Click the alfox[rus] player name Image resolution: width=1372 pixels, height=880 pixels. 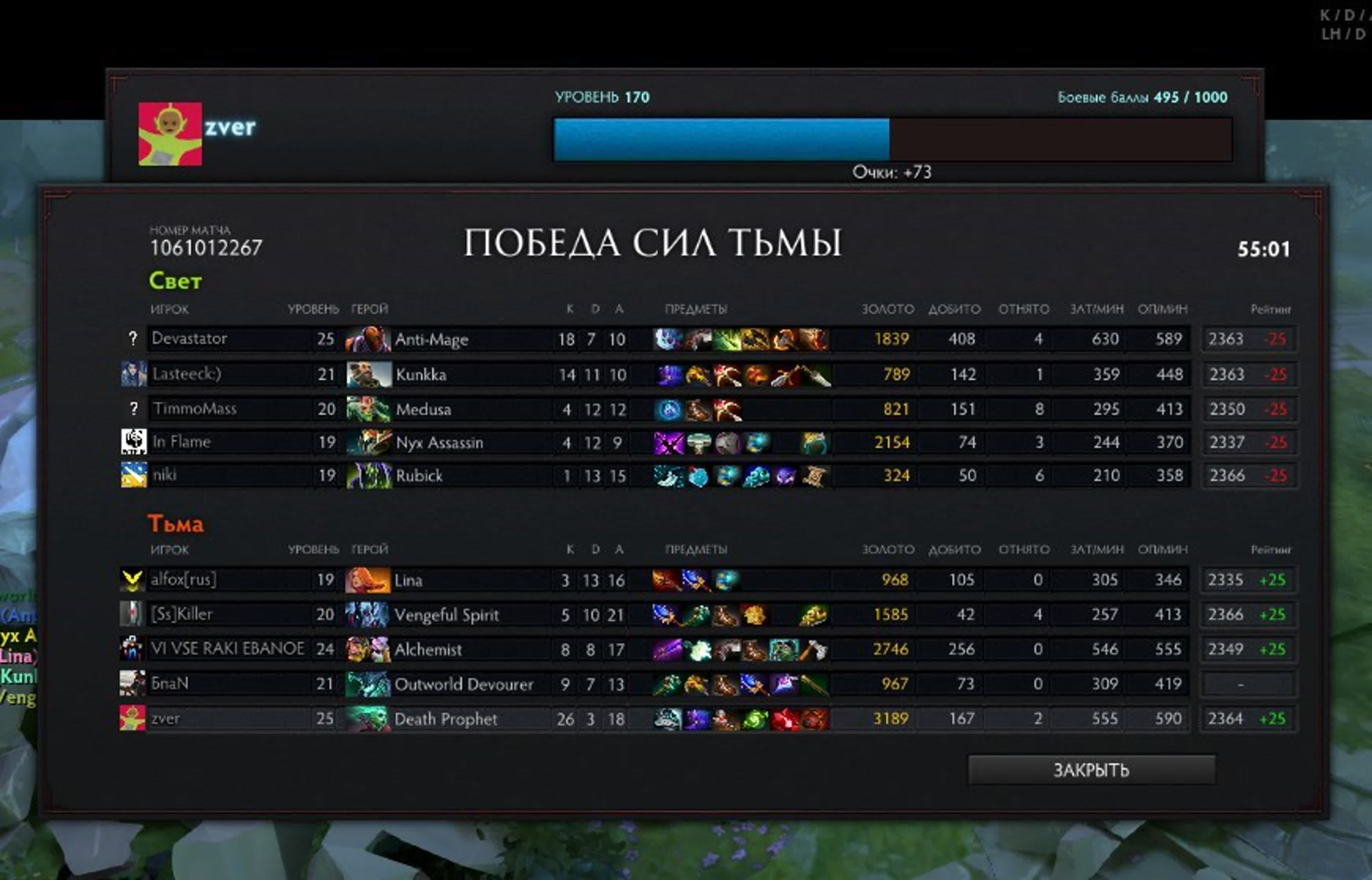tap(184, 580)
